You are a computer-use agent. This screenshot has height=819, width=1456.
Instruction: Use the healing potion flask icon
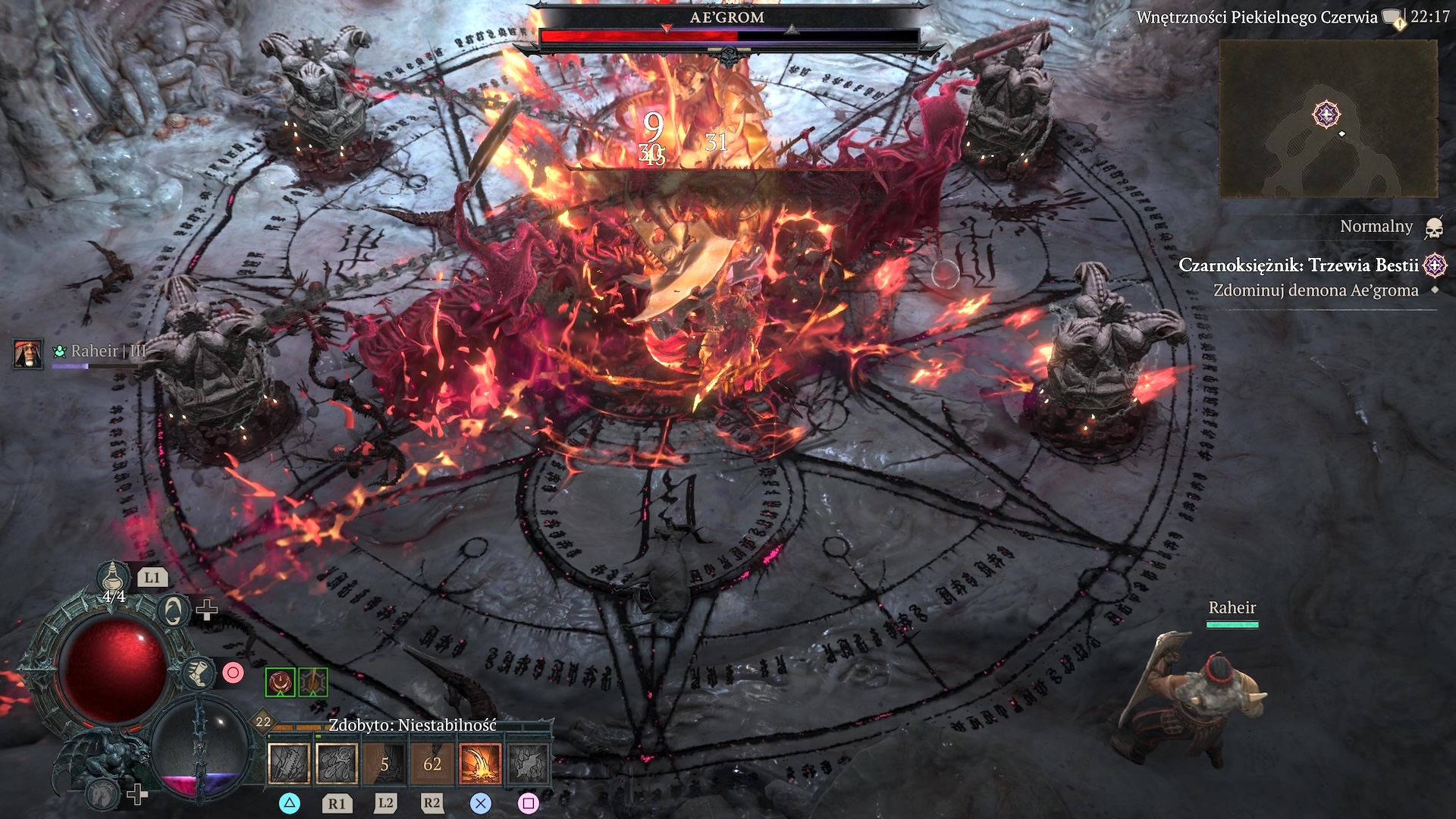pos(113,578)
